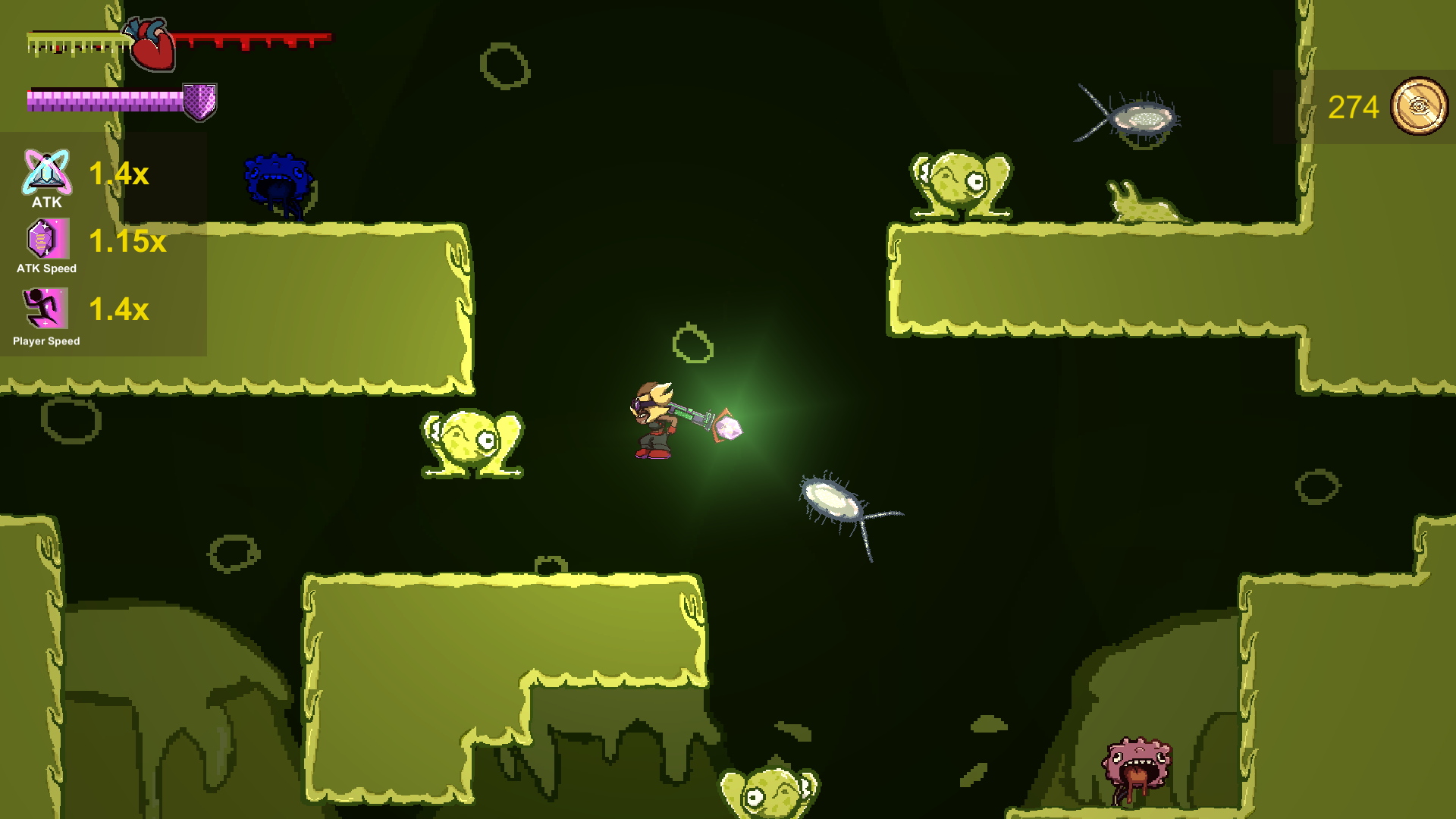
Task: Click the gold coin currency icon
Action: pos(1419,107)
